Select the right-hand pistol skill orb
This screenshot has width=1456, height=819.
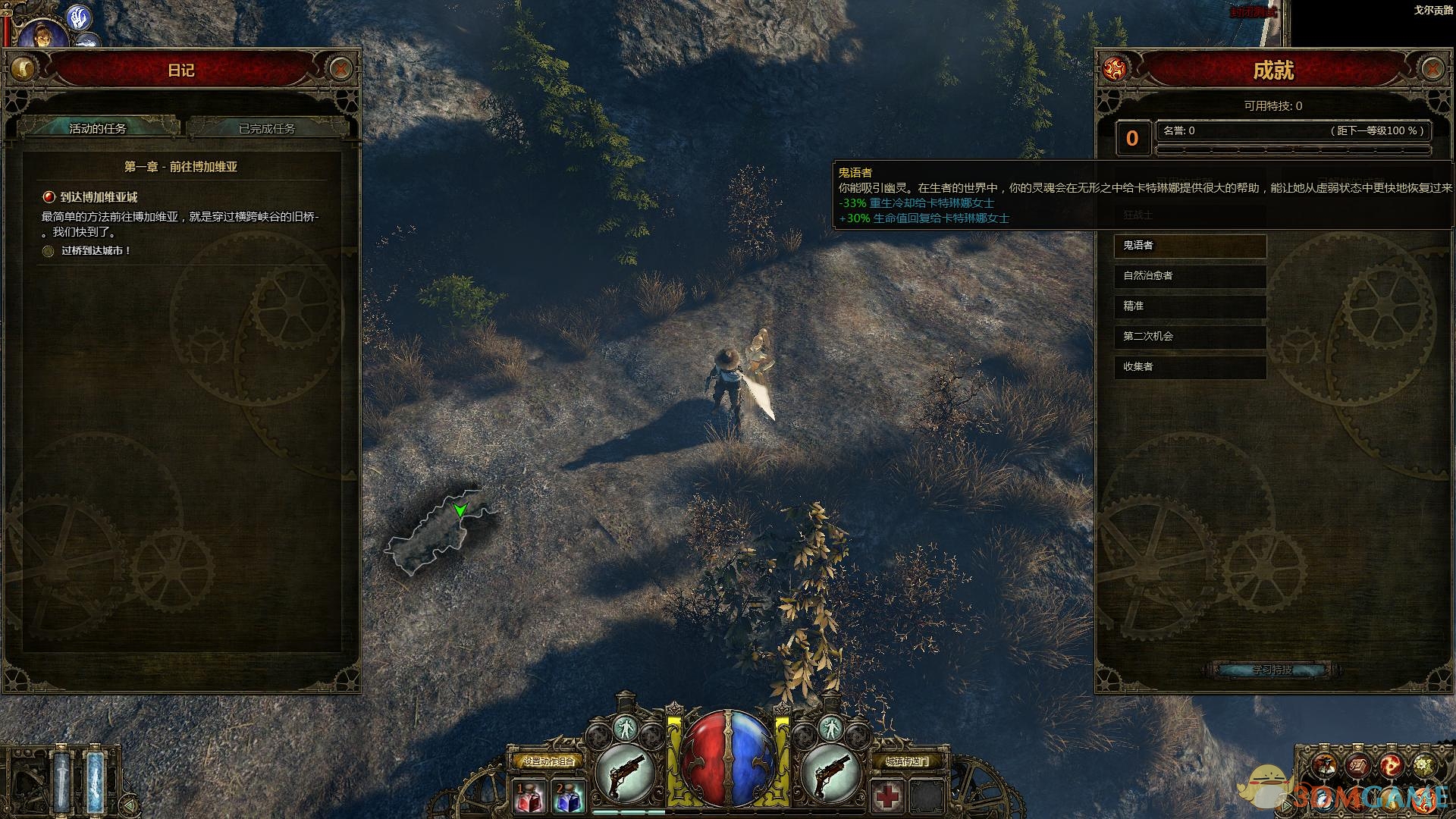(x=831, y=773)
